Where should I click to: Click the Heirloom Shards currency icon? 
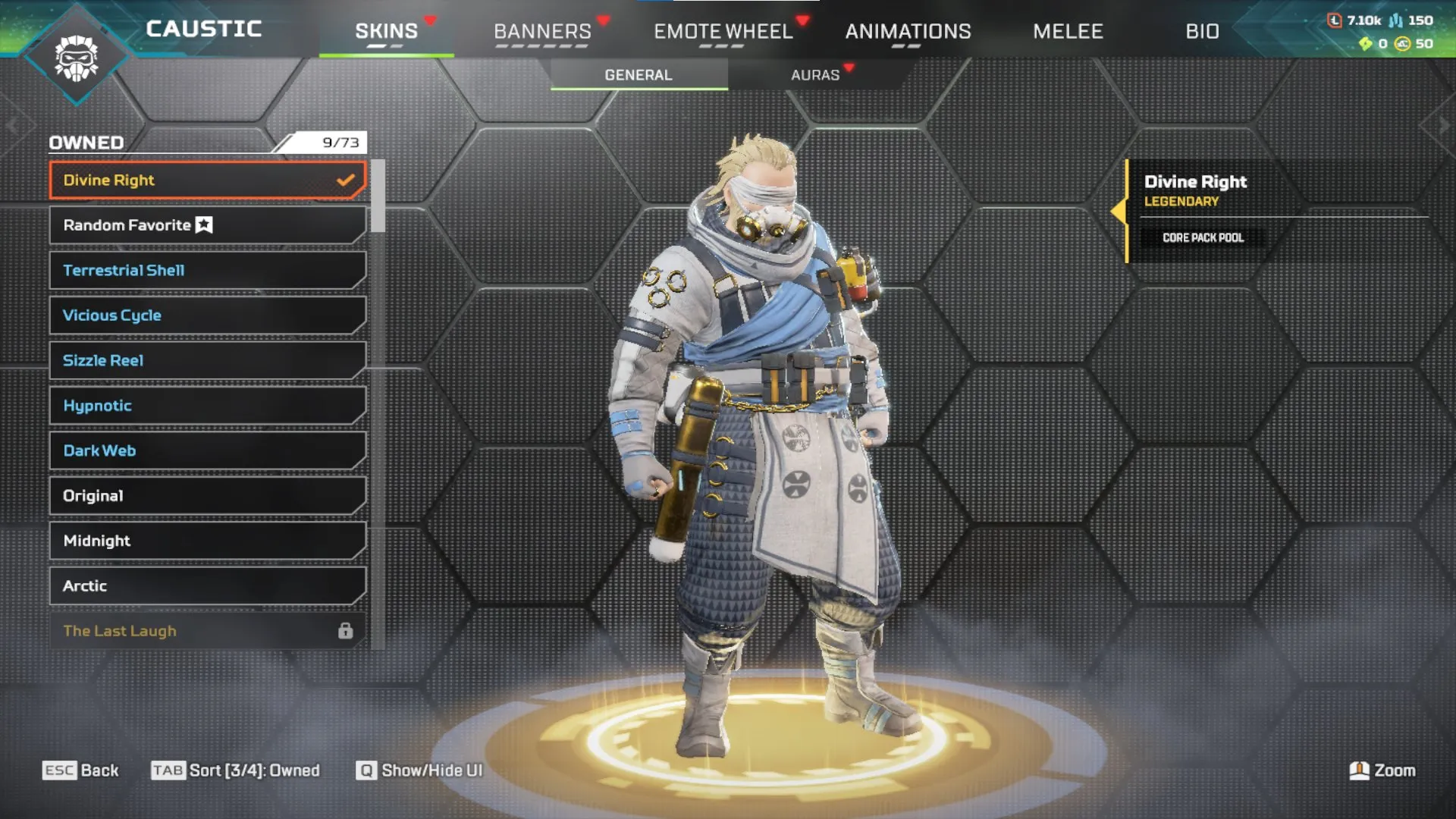pyautogui.click(x=1367, y=44)
